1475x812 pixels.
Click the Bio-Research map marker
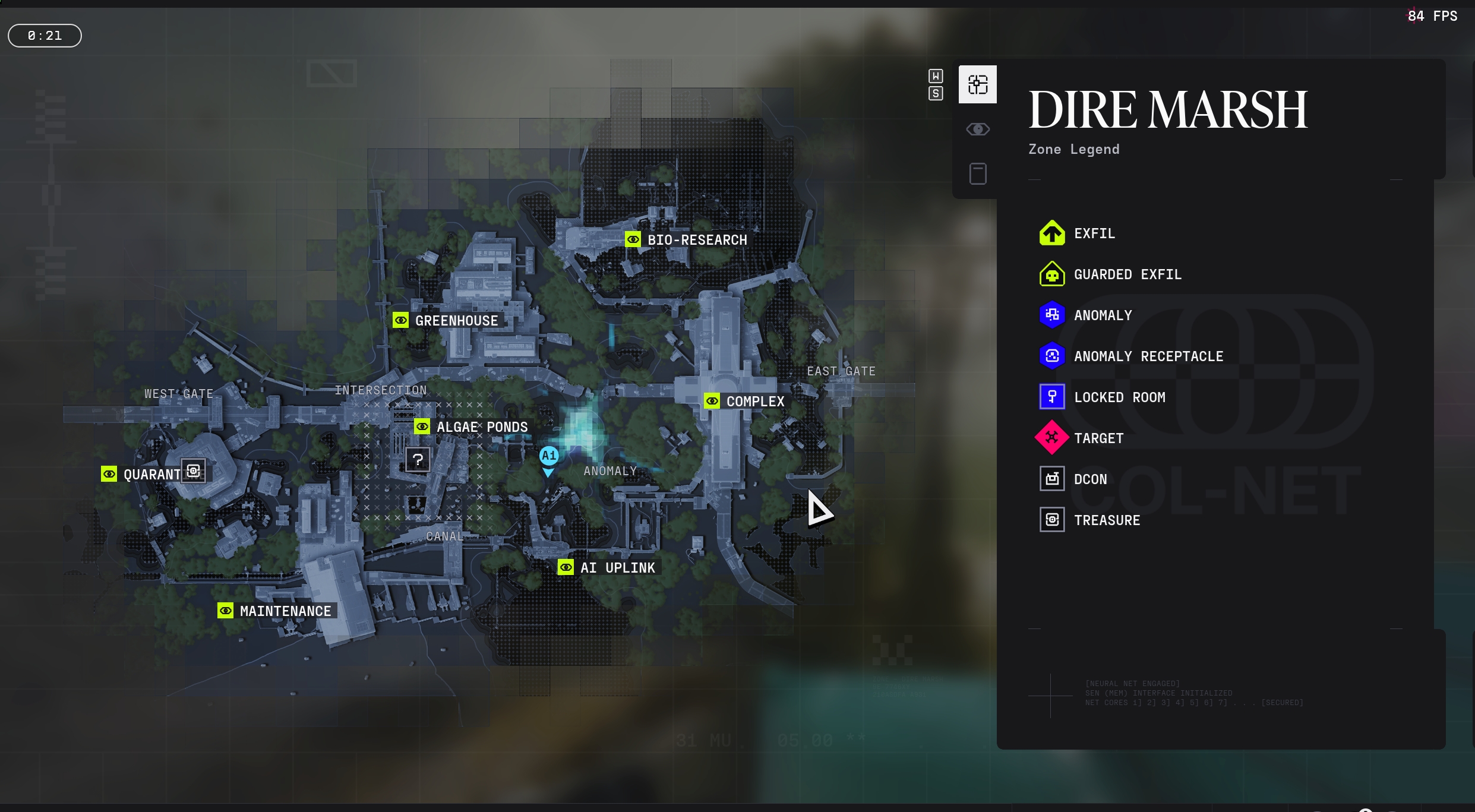(633, 239)
